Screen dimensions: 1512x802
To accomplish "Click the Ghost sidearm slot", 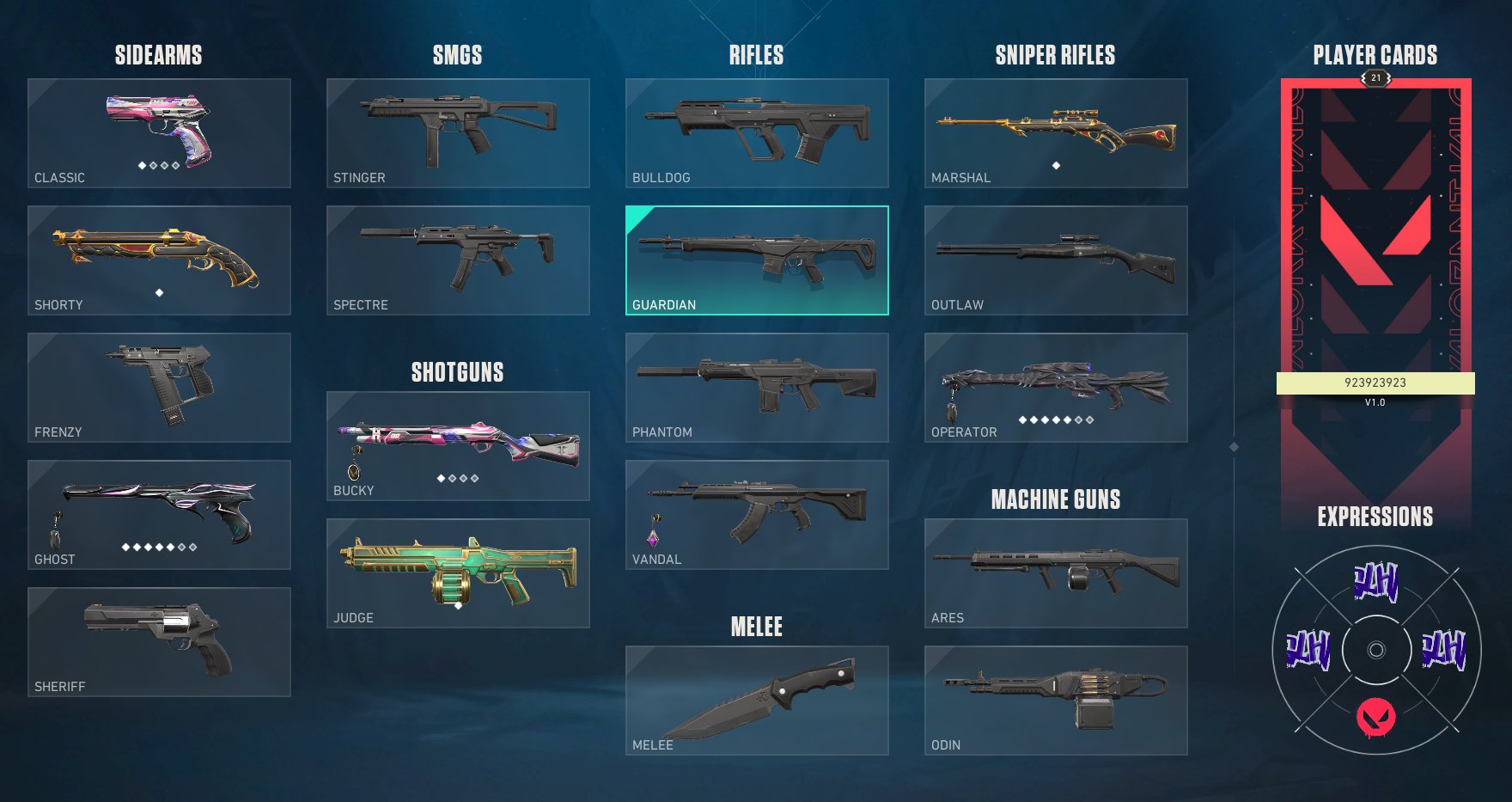I will tap(159, 515).
